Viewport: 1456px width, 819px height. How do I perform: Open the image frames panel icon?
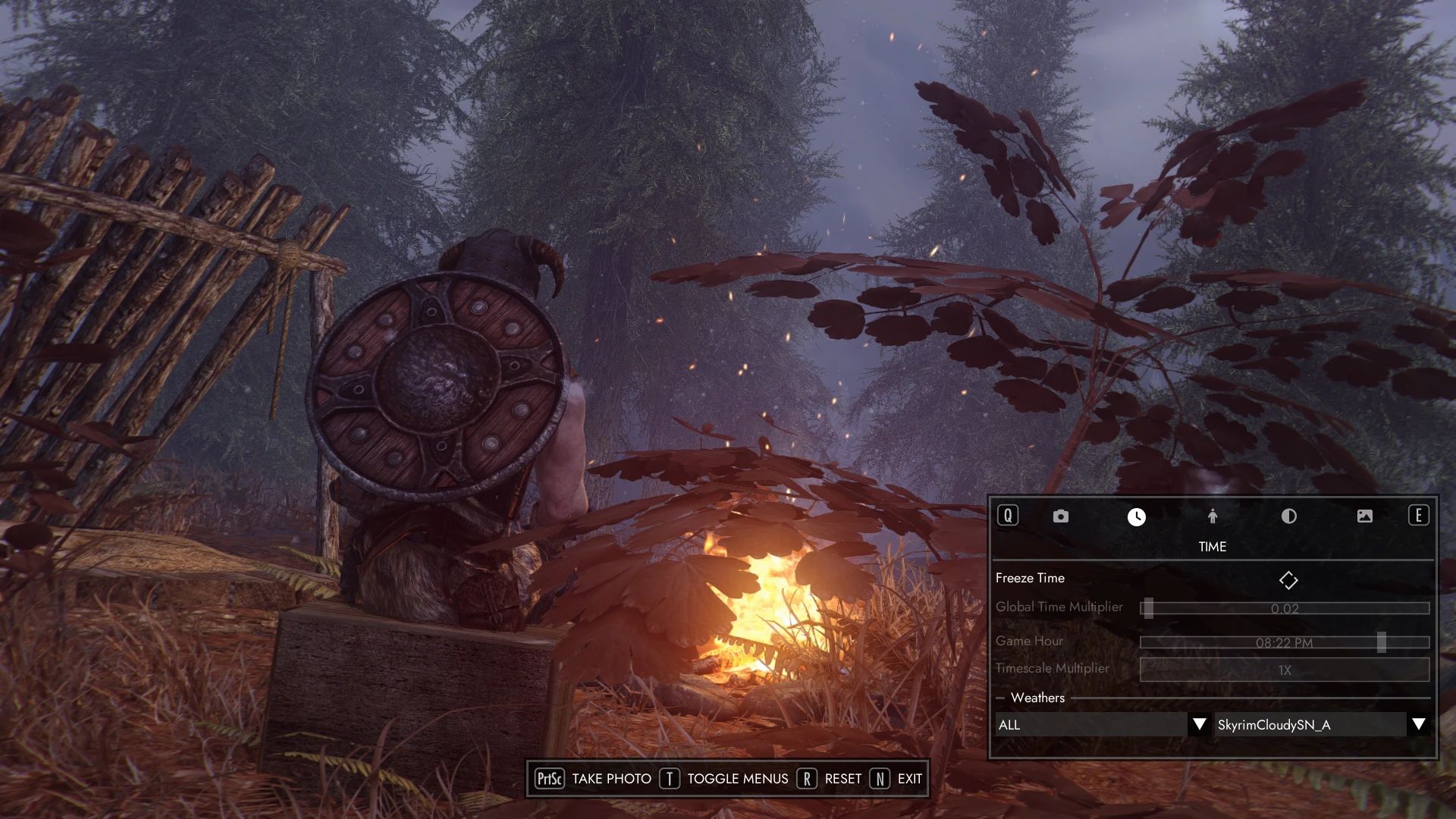tap(1365, 516)
